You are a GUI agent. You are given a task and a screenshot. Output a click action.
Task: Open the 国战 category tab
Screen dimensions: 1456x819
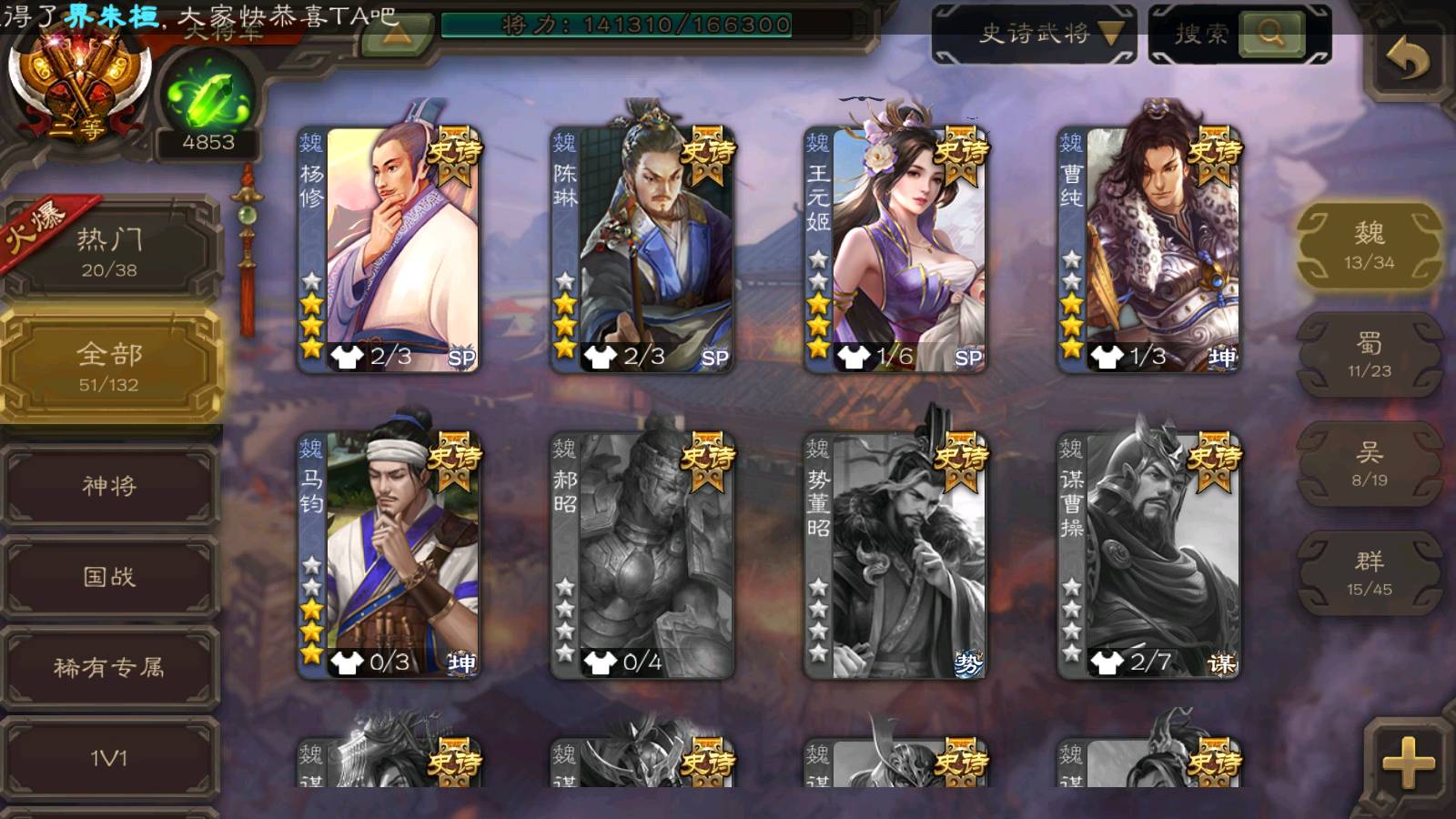[109, 577]
